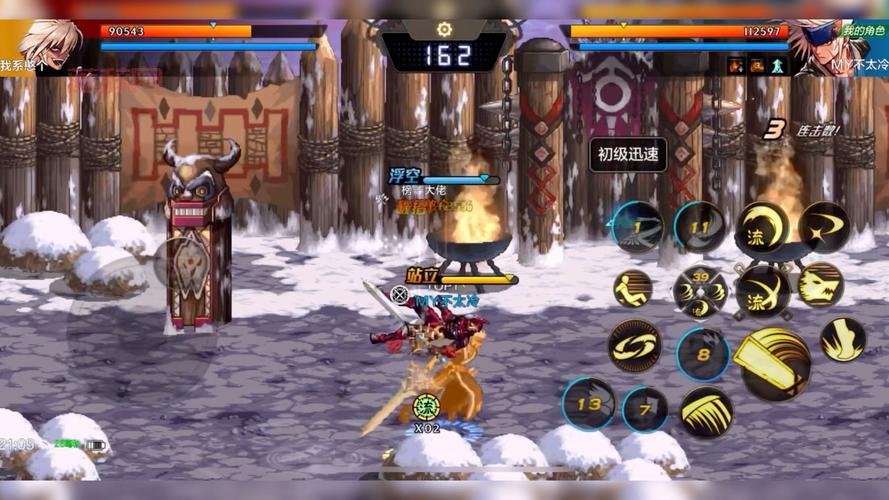Use the kicking foot jump button

click(842, 340)
